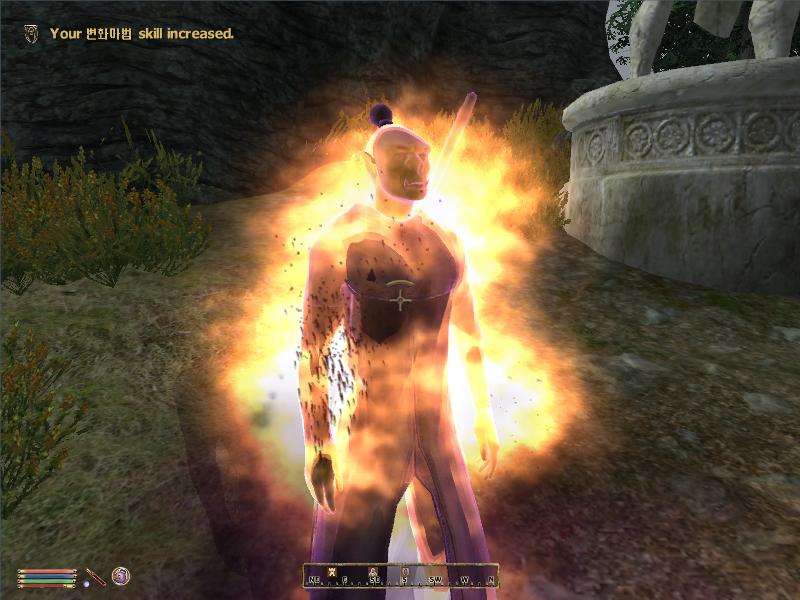Click the skill increase notification icon

click(33, 33)
